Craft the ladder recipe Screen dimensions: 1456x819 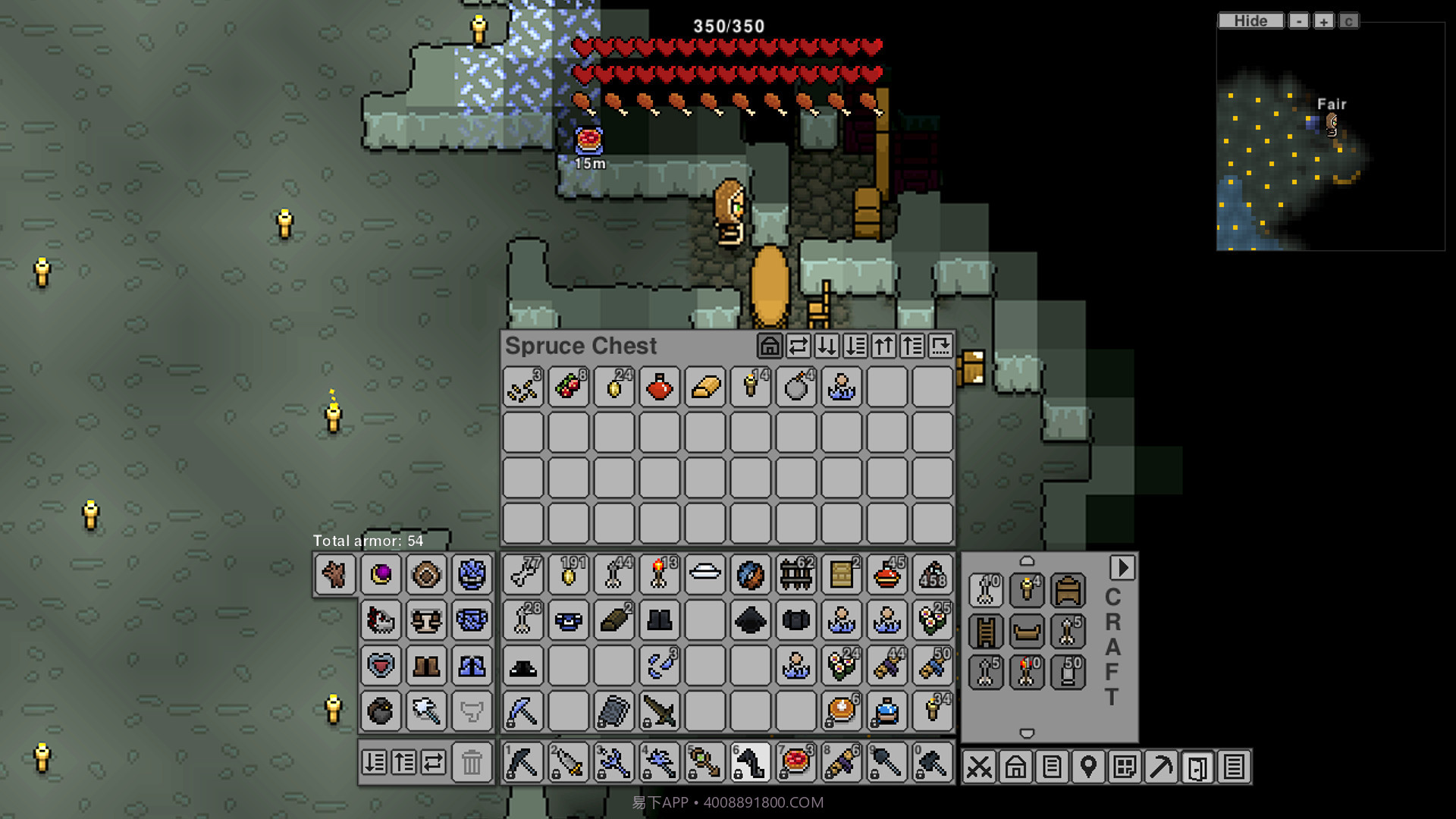986,631
